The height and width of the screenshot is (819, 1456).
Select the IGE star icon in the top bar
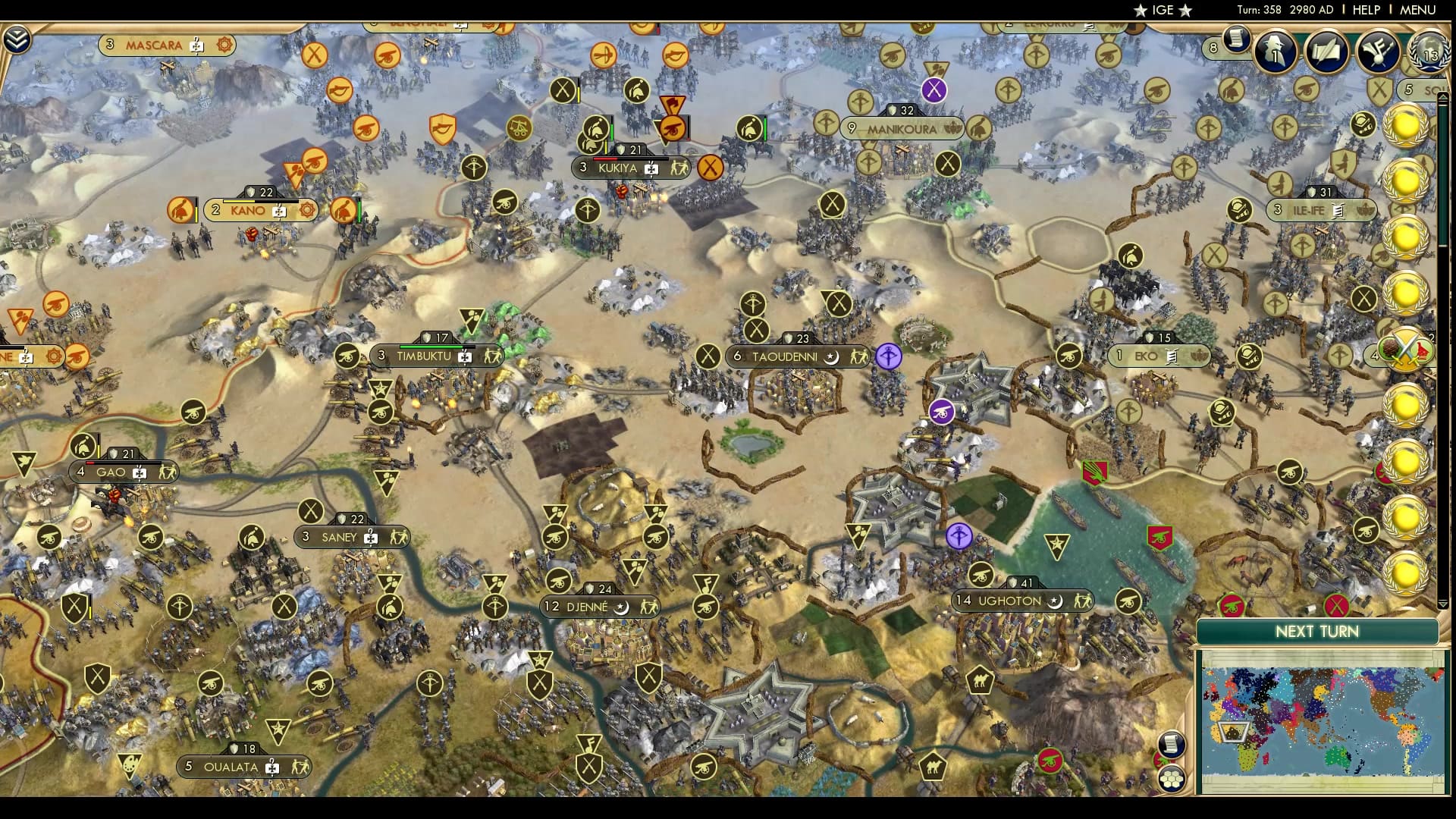tap(1140, 11)
